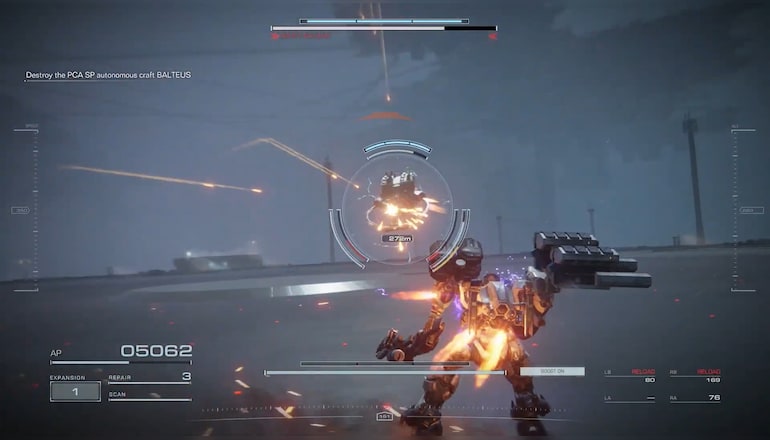Image resolution: width=770 pixels, height=440 pixels.
Task: Use the Repair kit indicator
Action: pyautogui.click(x=150, y=378)
